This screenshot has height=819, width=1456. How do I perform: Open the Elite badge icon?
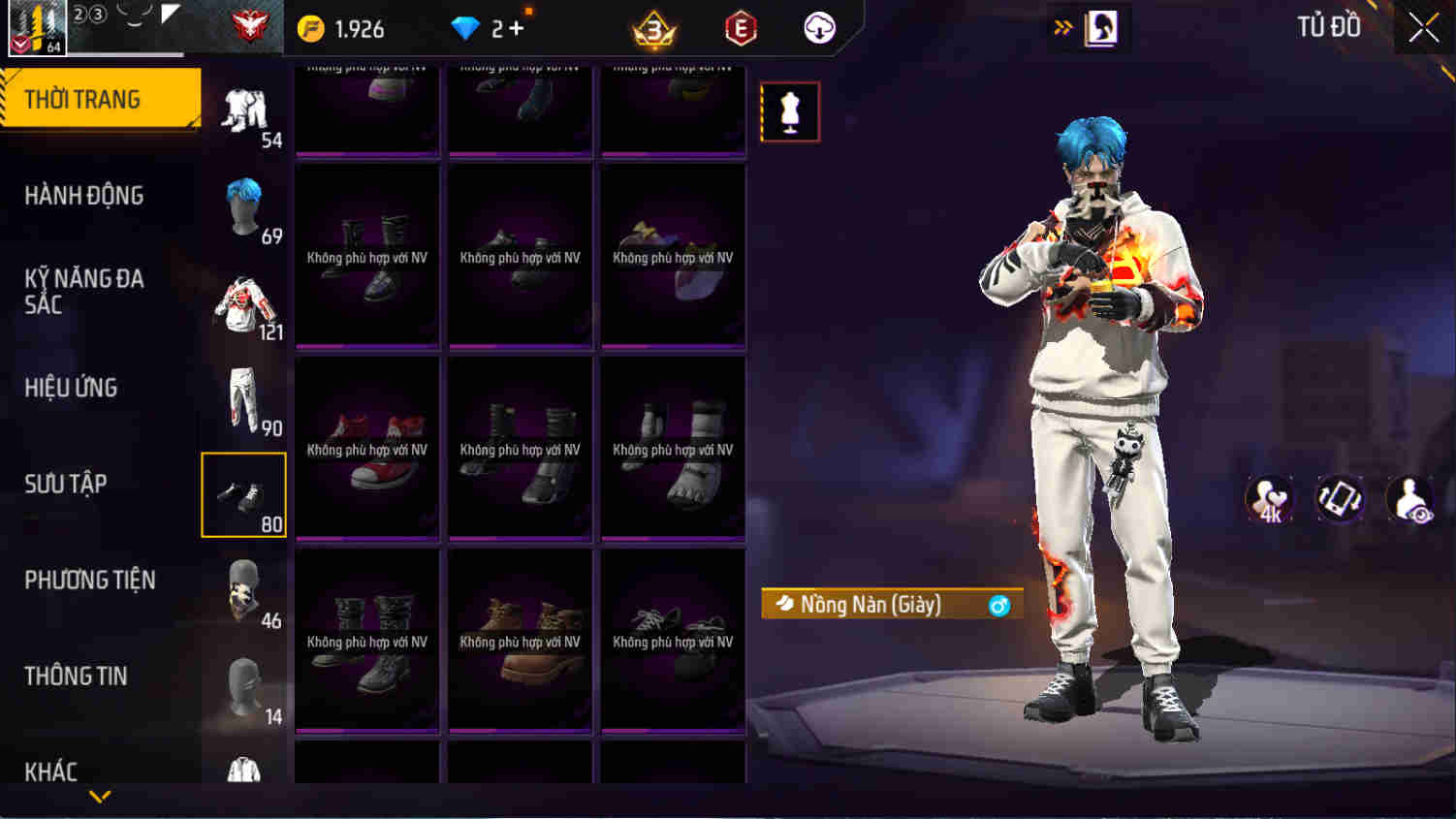pos(739,28)
